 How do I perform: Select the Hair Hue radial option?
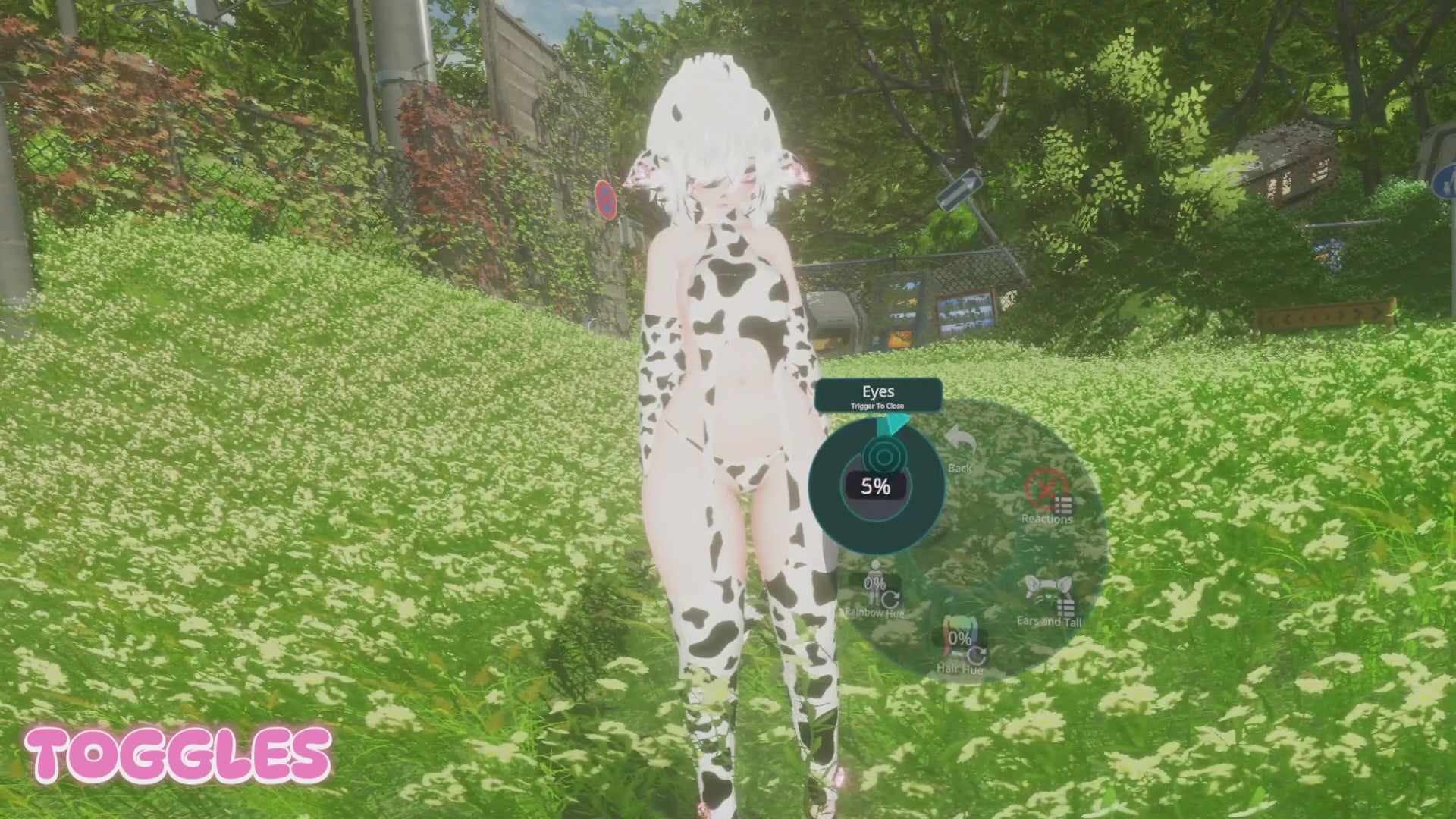point(960,648)
